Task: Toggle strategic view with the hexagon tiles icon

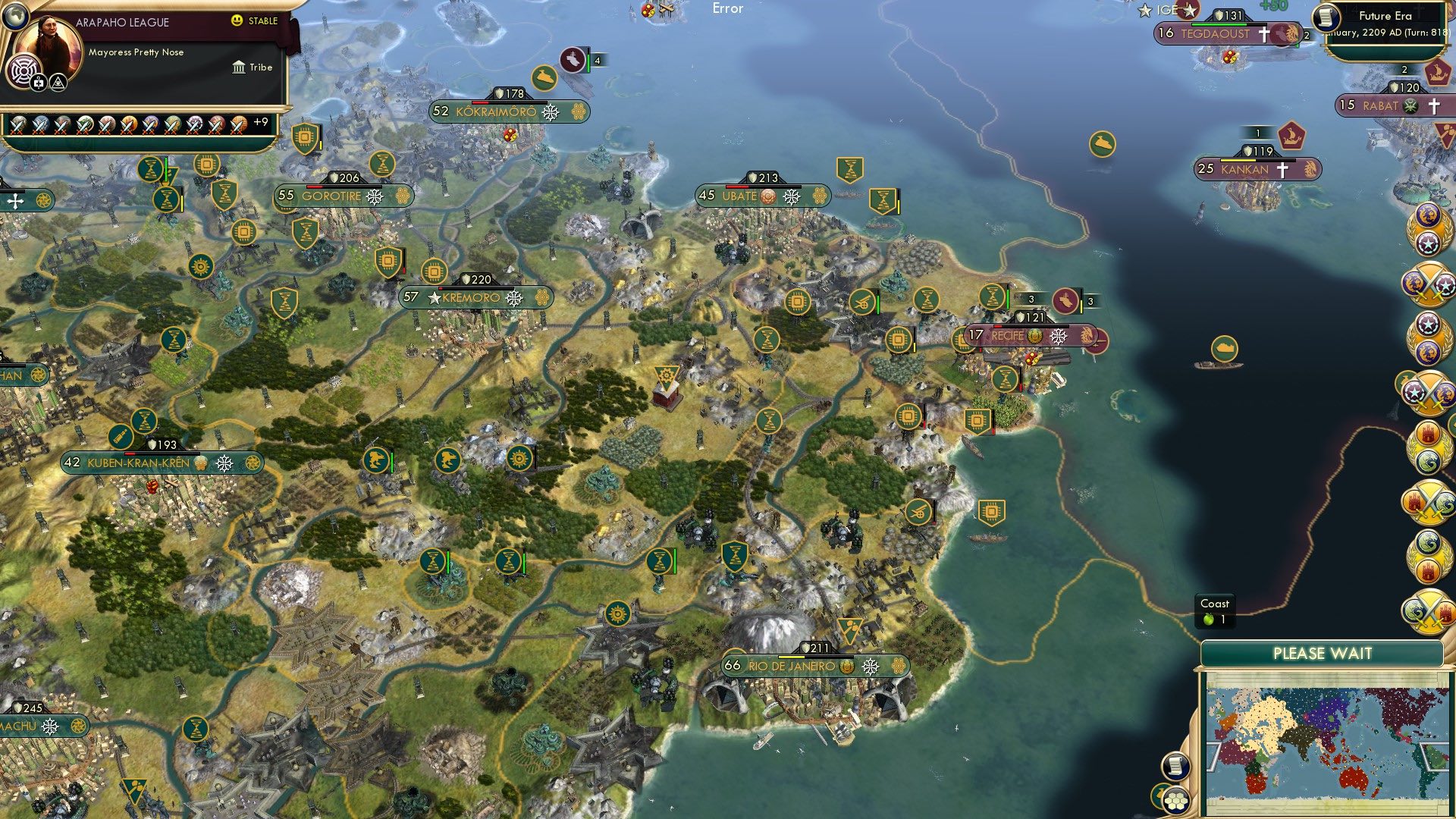Action: tap(1177, 801)
